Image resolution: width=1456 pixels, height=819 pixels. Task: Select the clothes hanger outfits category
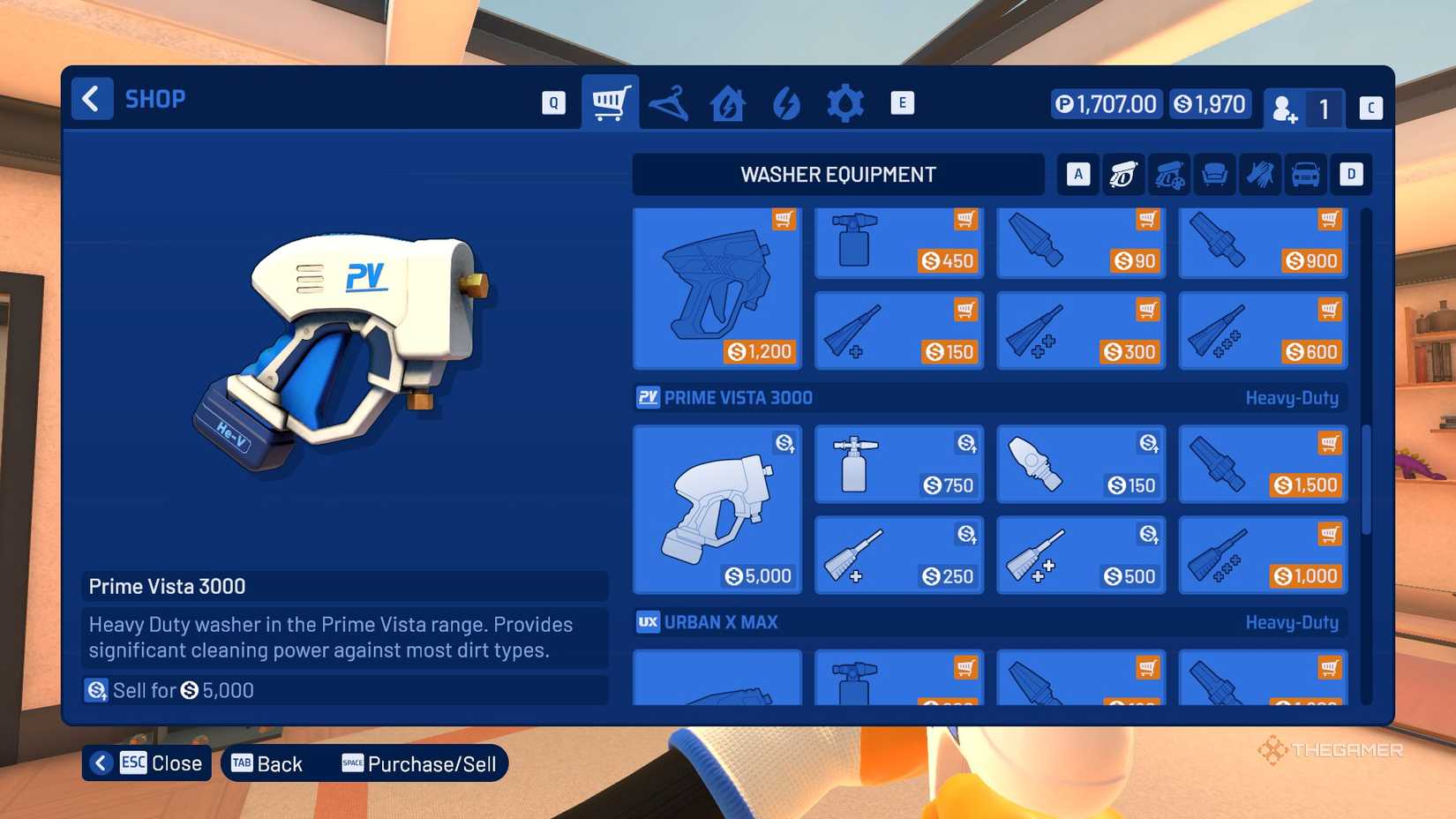point(669,101)
